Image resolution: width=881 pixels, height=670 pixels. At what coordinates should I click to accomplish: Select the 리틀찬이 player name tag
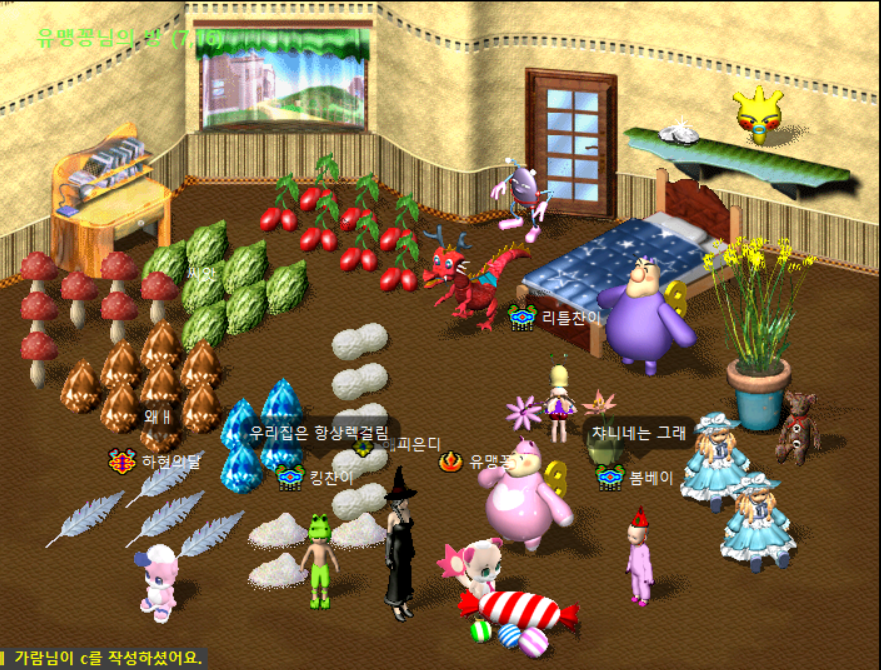571,318
